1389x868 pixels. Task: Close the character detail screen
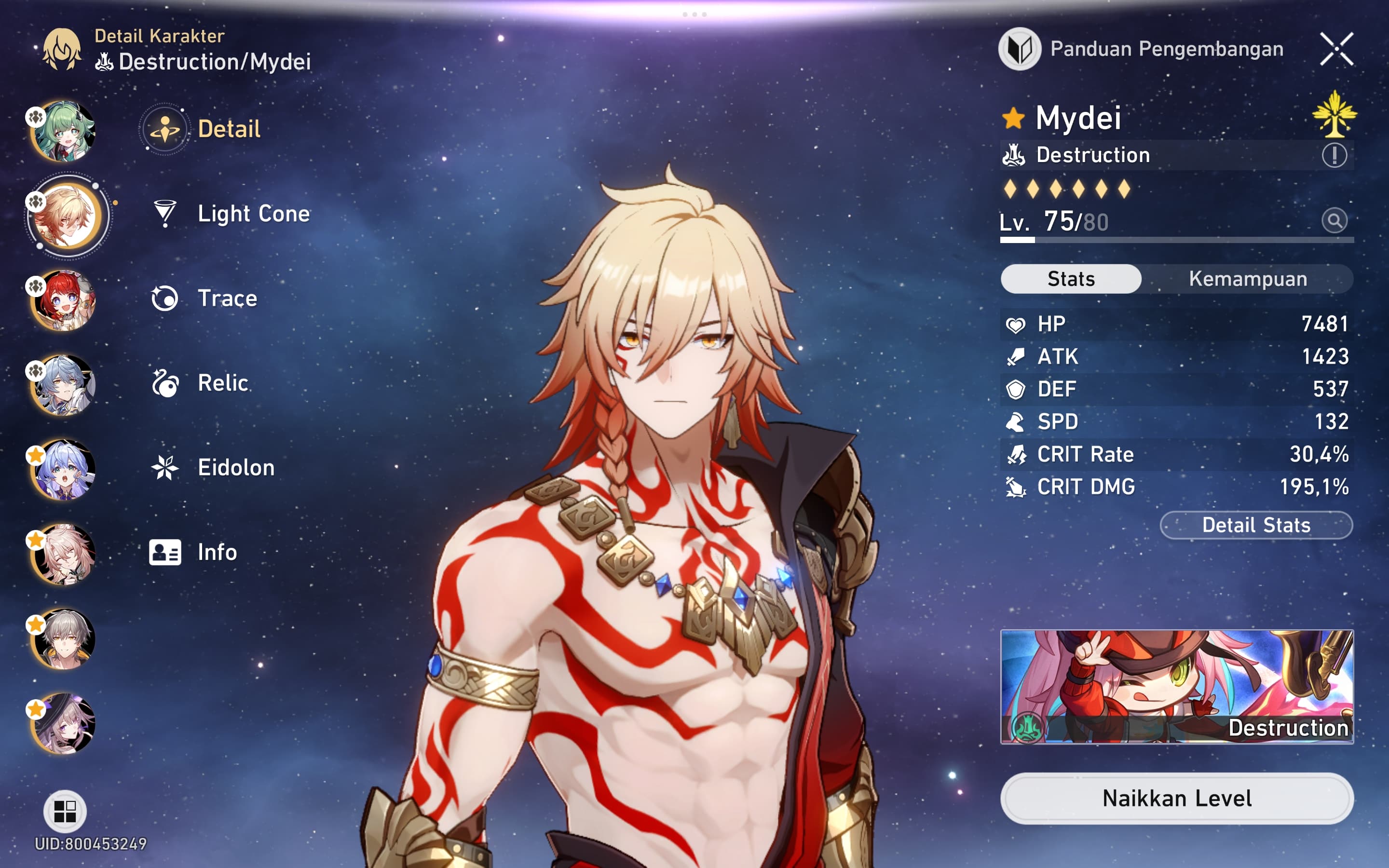1336,49
